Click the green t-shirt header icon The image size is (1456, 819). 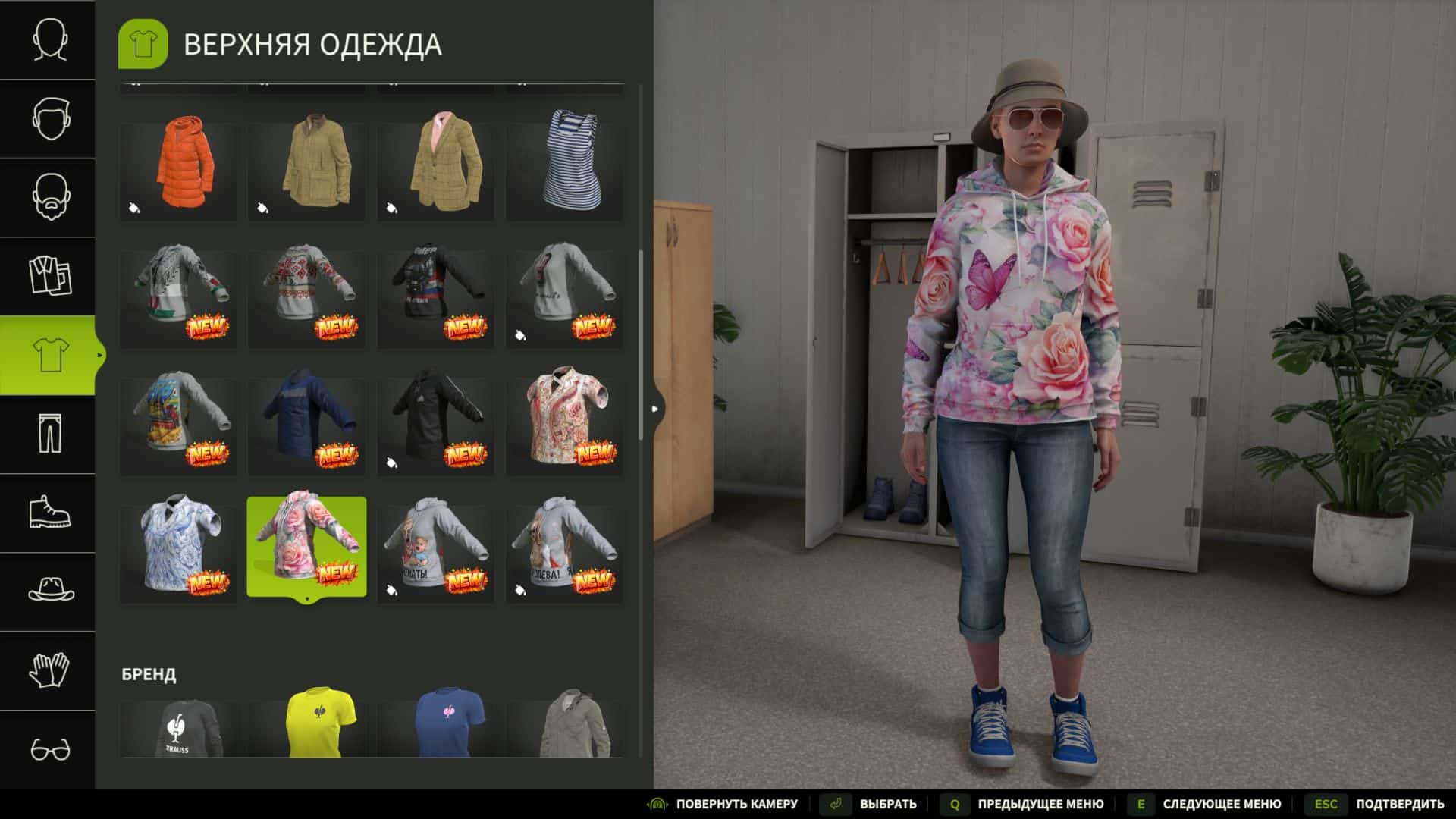pos(143,44)
